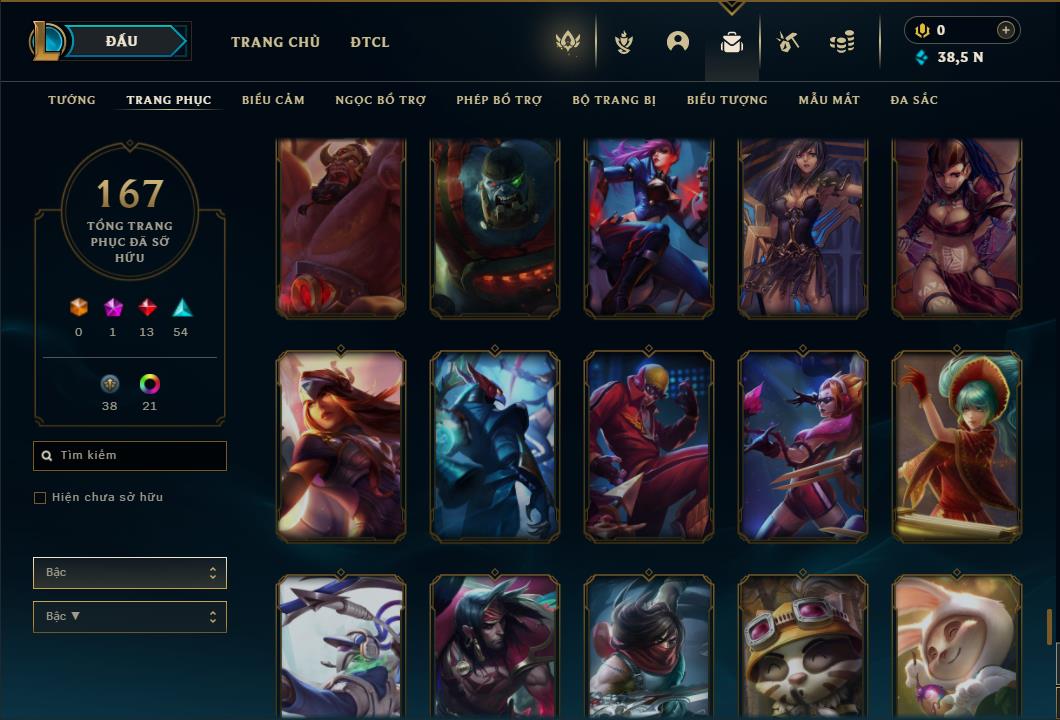This screenshot has width=1060, height=720.
Task: Go to TRANG CHỦ home page
Action: (275, 42)
